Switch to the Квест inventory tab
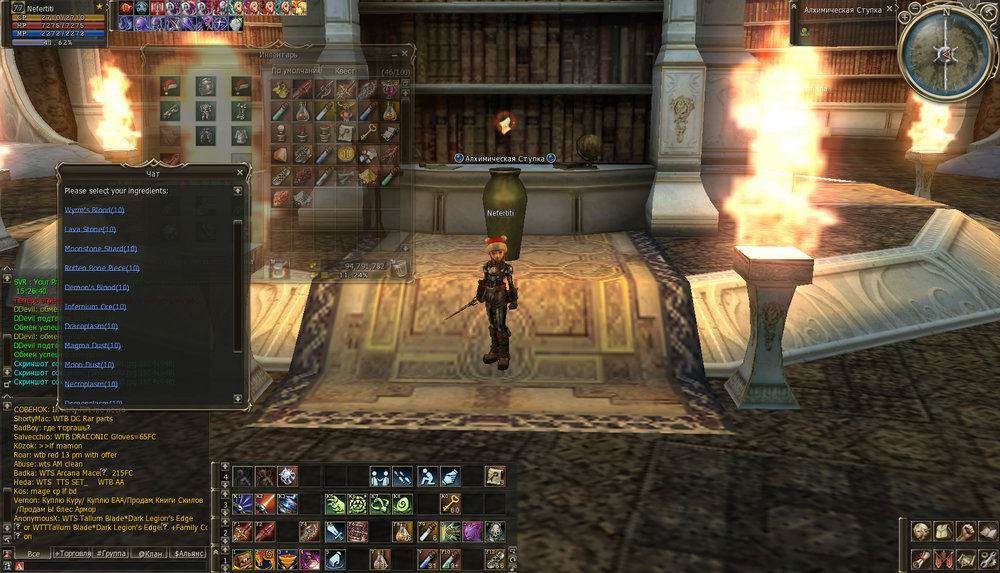 tap(346, 71)
